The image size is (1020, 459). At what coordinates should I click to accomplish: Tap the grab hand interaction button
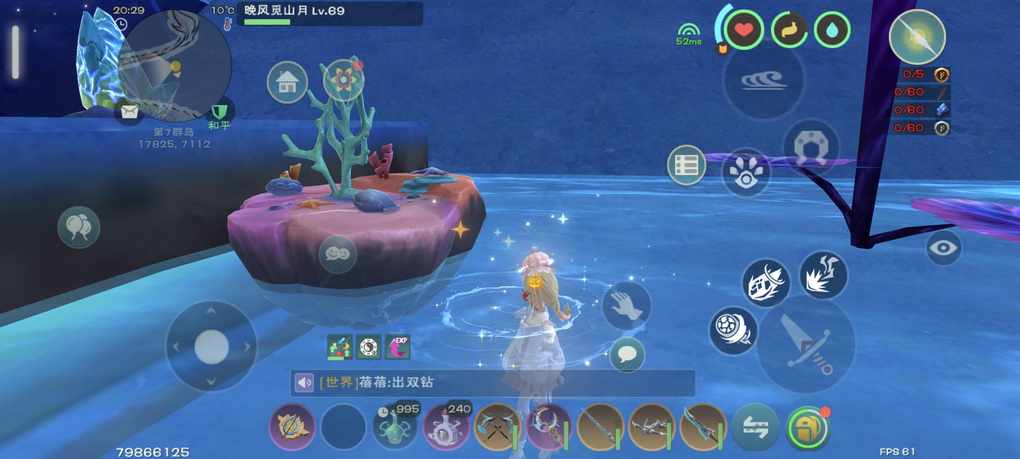point(627,305)
